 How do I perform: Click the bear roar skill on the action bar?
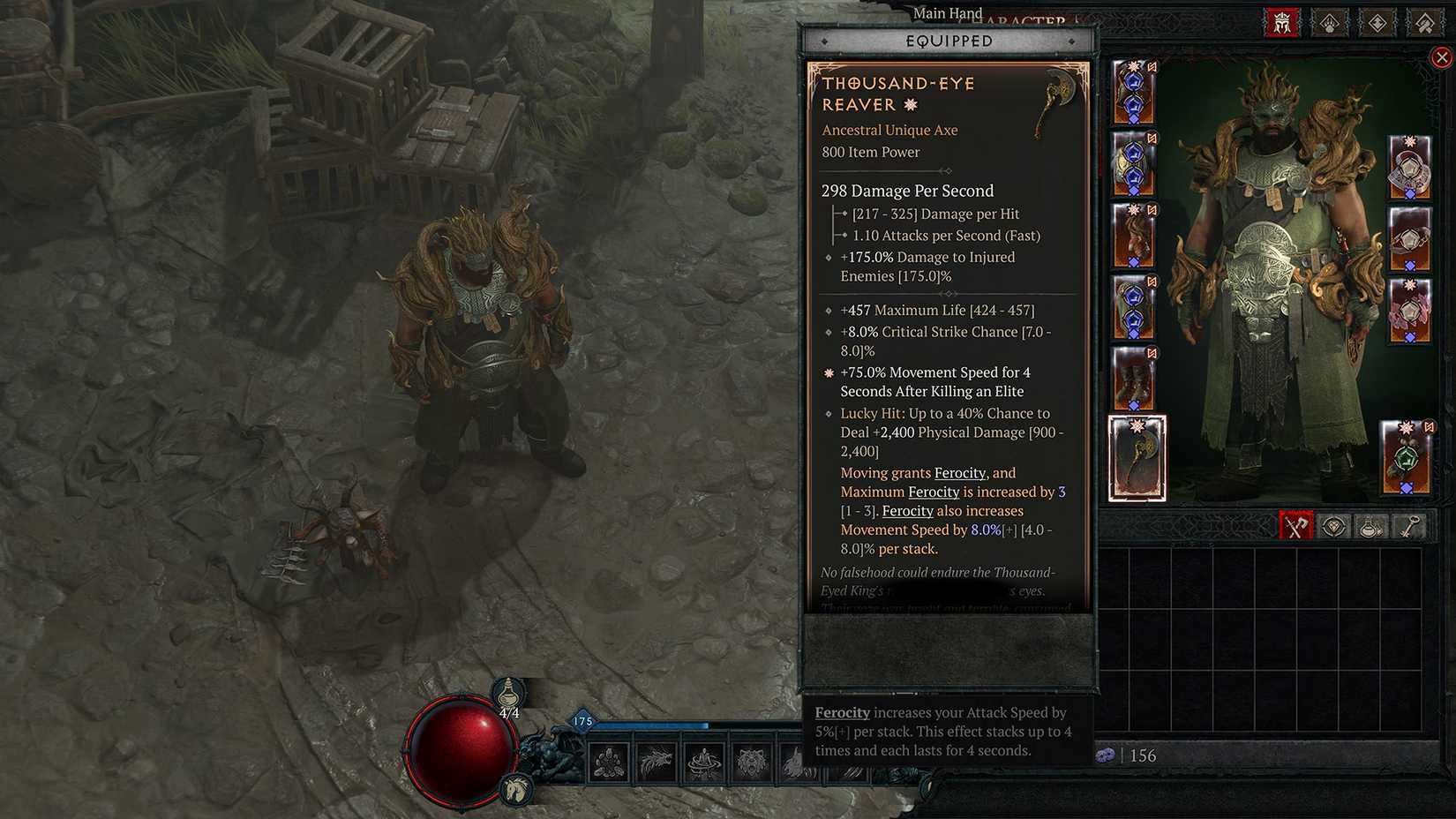pos(752,761)
